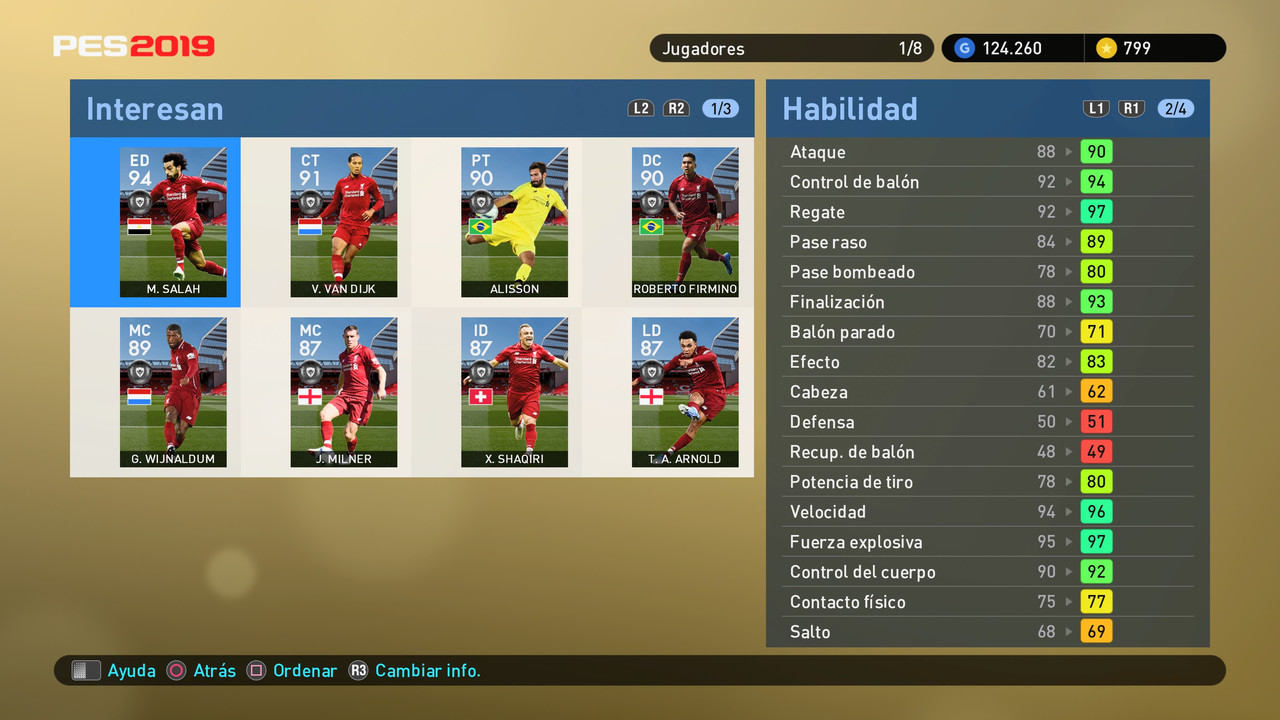Open goalkeeper Alisson's card
Viewport: 1280px width, 720px height.
pyautogui.click(x=514, y=222)
